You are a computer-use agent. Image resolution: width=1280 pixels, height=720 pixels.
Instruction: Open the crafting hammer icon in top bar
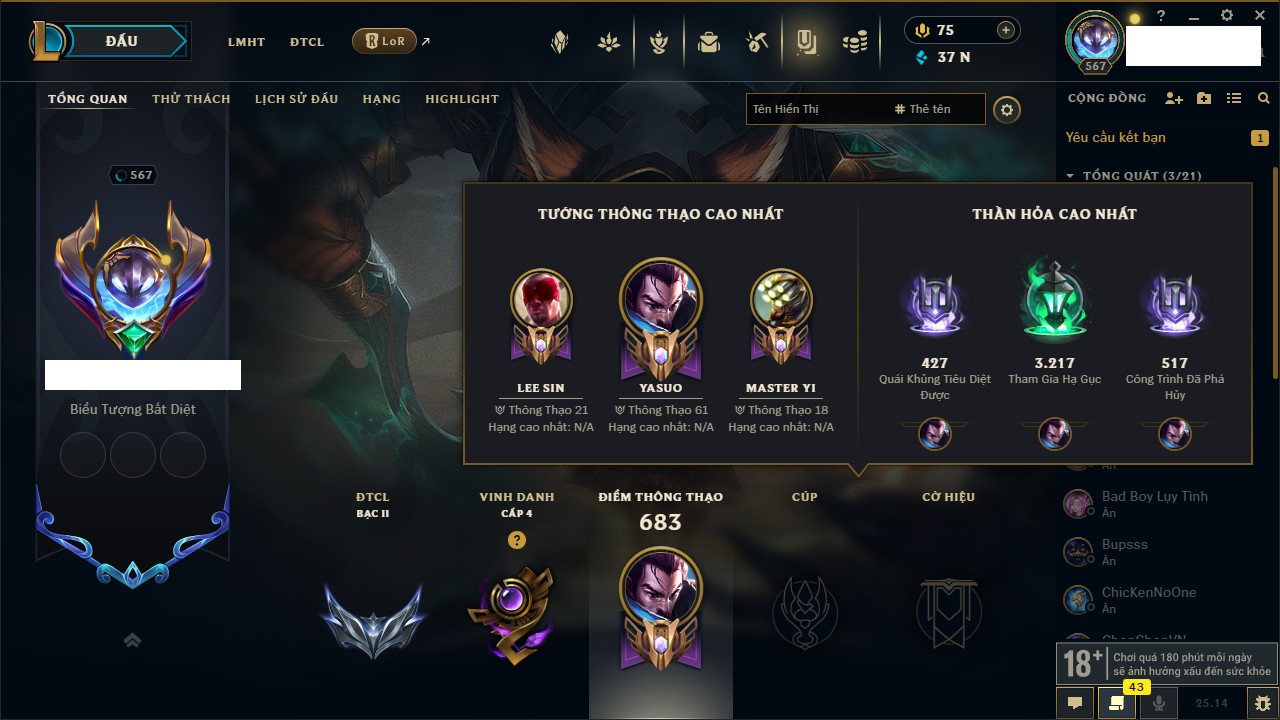pos(757,42)
